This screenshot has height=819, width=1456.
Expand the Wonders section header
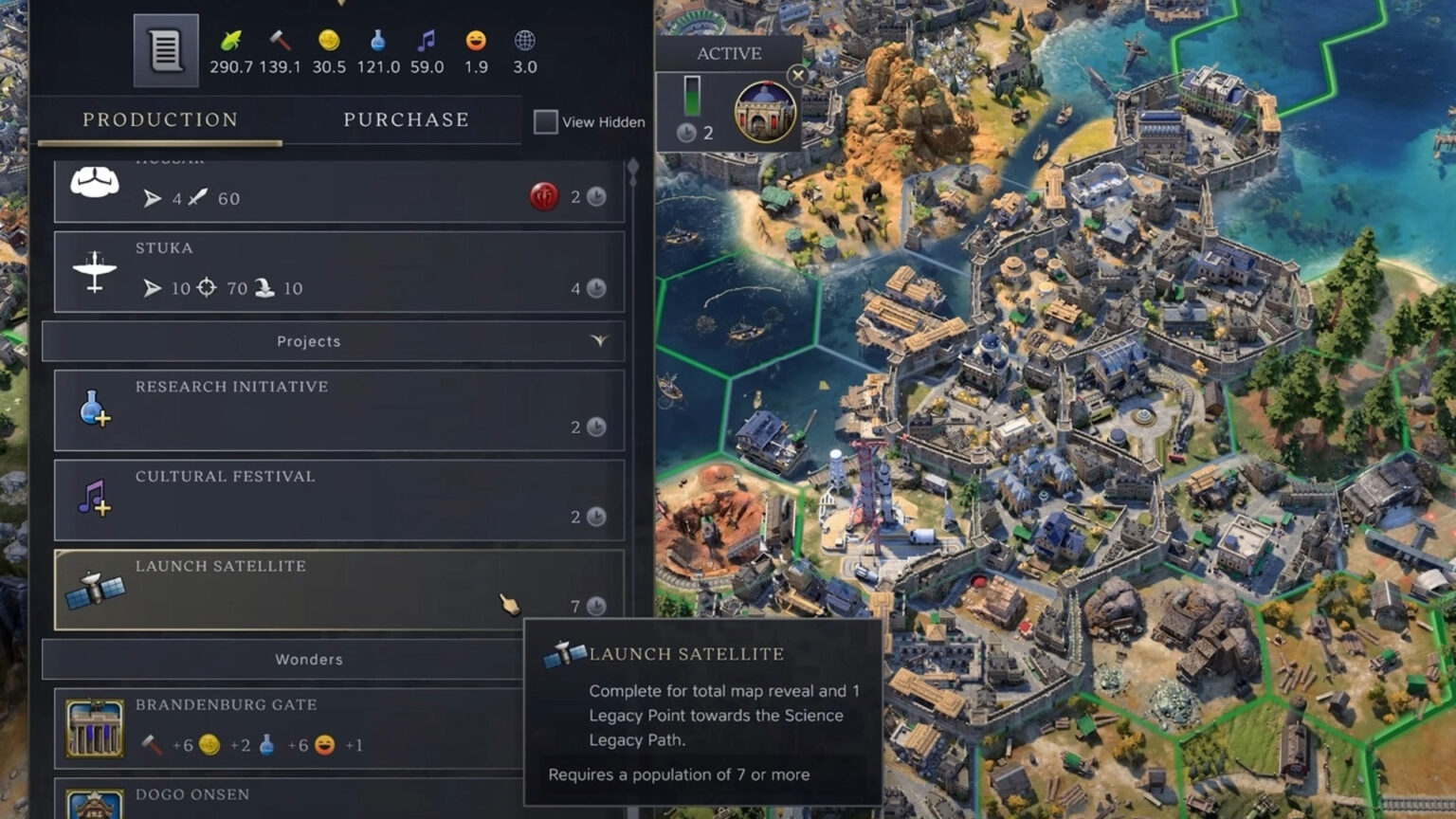coord(308,659)
